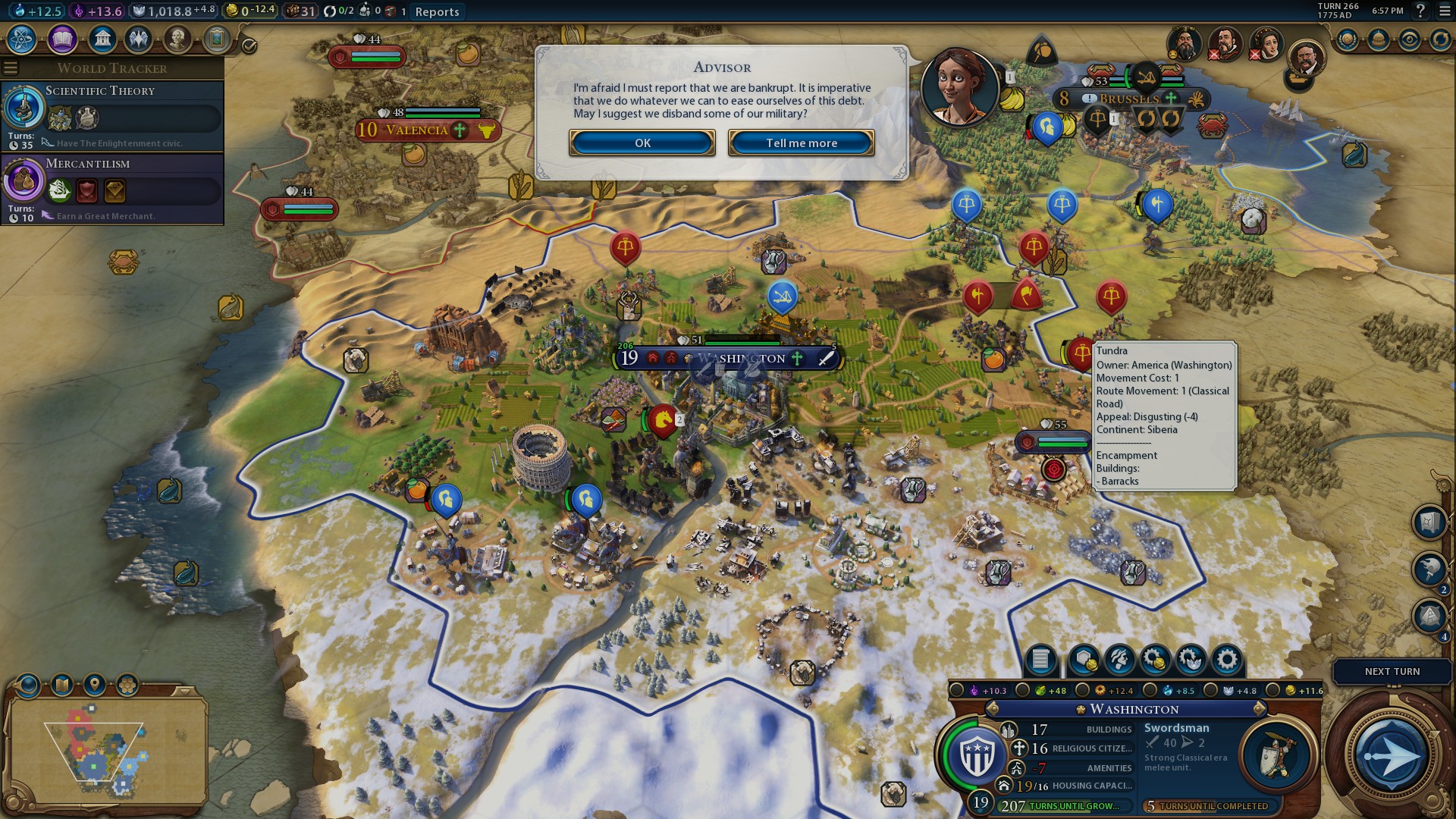Dismiss the advisor with OK
1456x819 pixels.
pyautogui.click(x=642, y=143)
